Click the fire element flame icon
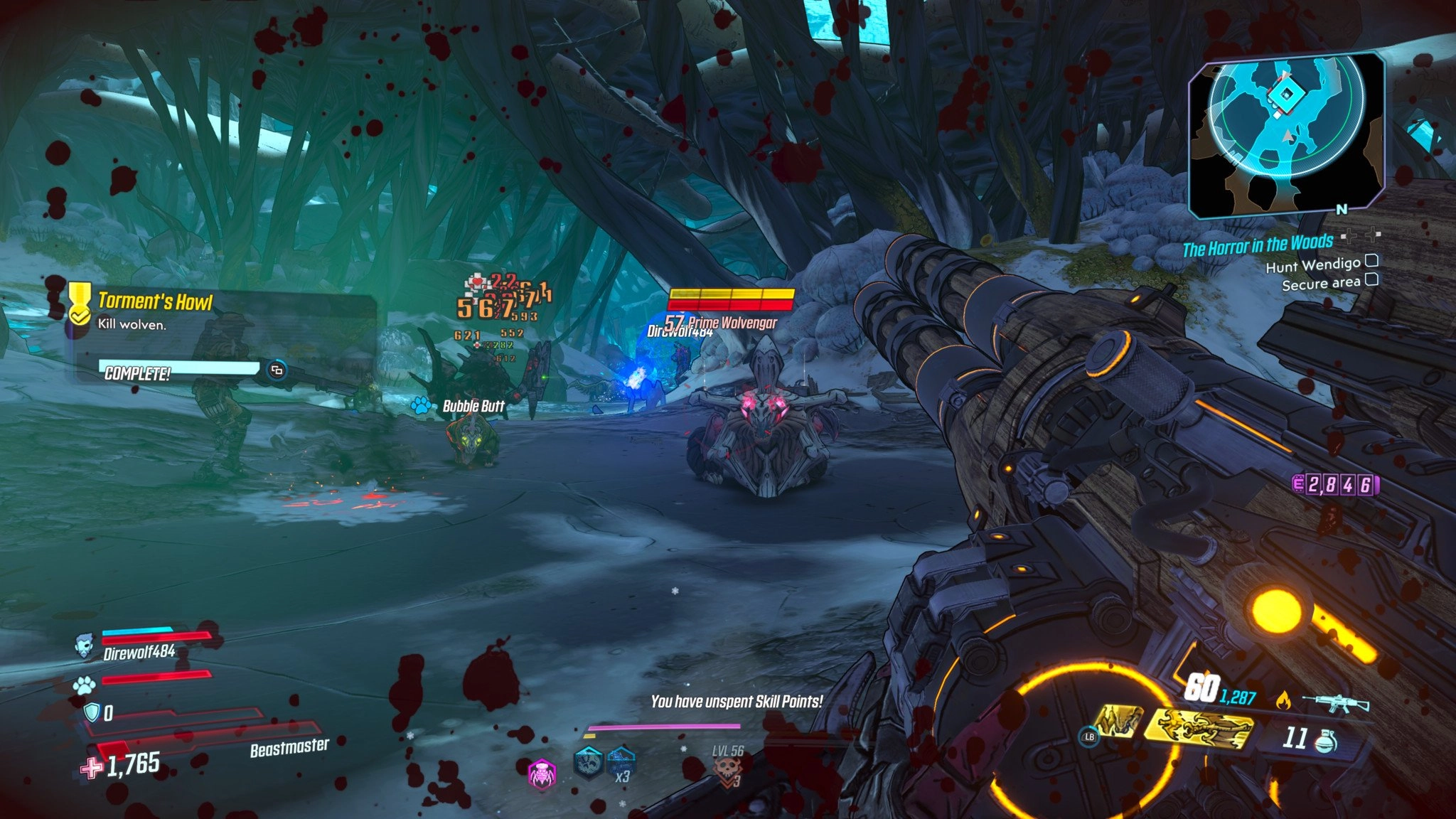 (1283, 701)
